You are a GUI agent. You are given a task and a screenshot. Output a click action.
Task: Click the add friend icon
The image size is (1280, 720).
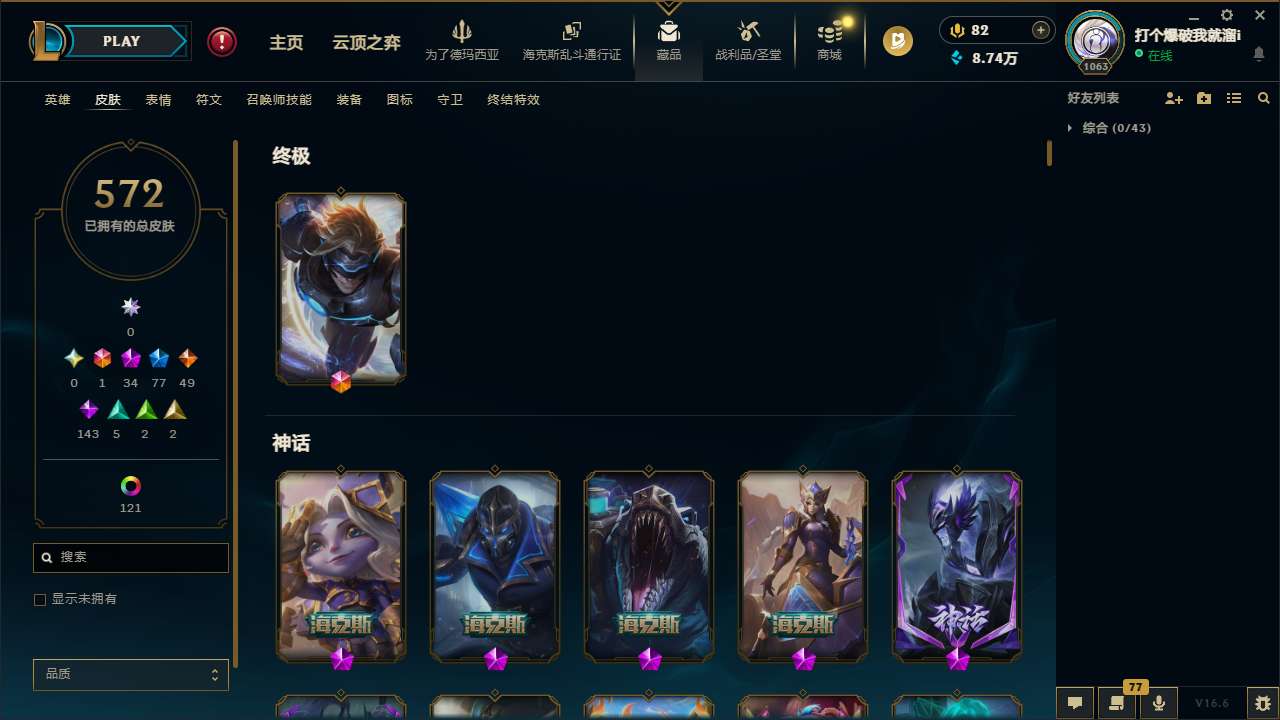pos(1174,98)
